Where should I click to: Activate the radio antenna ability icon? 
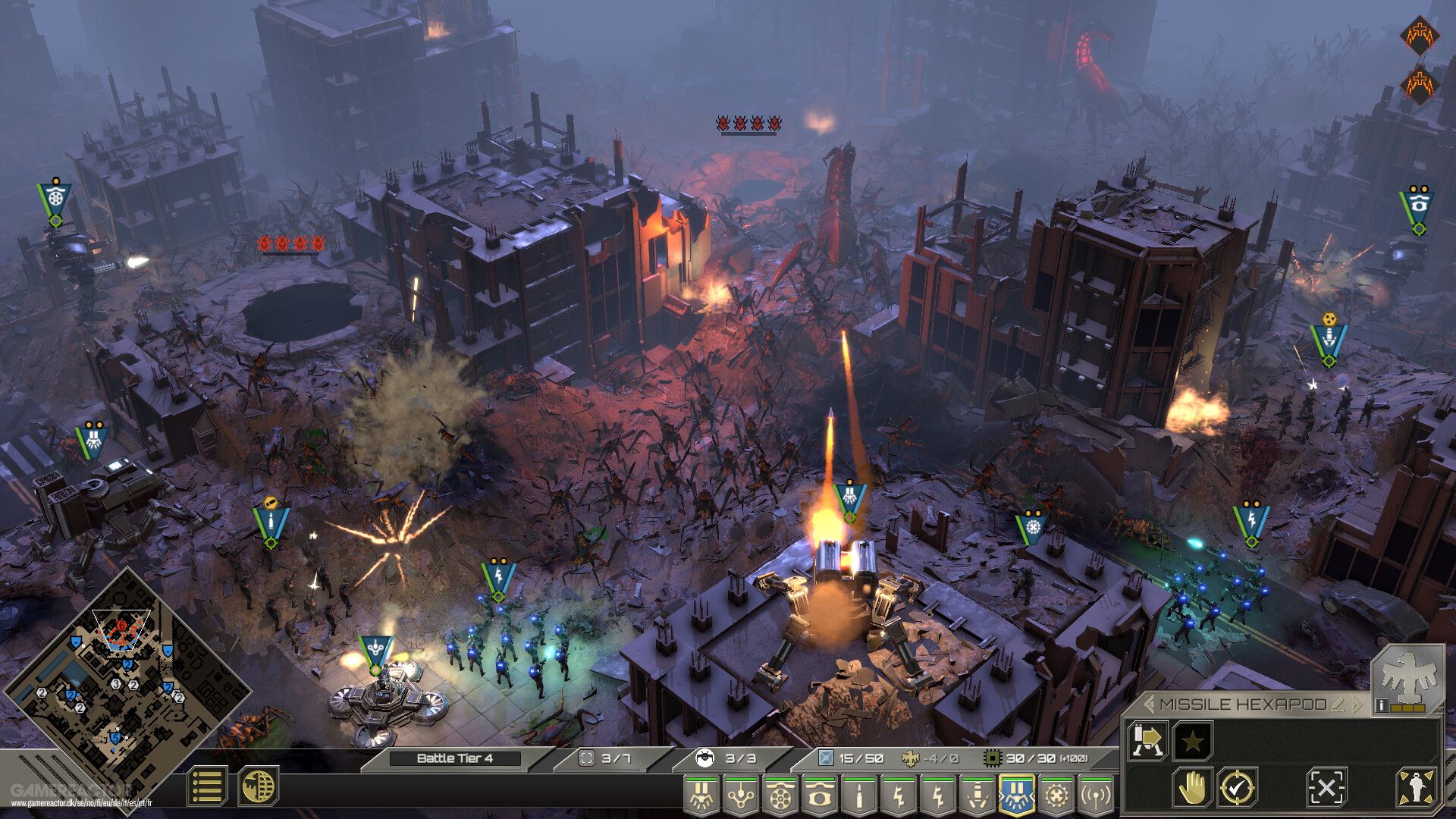tap(1094, 796)
